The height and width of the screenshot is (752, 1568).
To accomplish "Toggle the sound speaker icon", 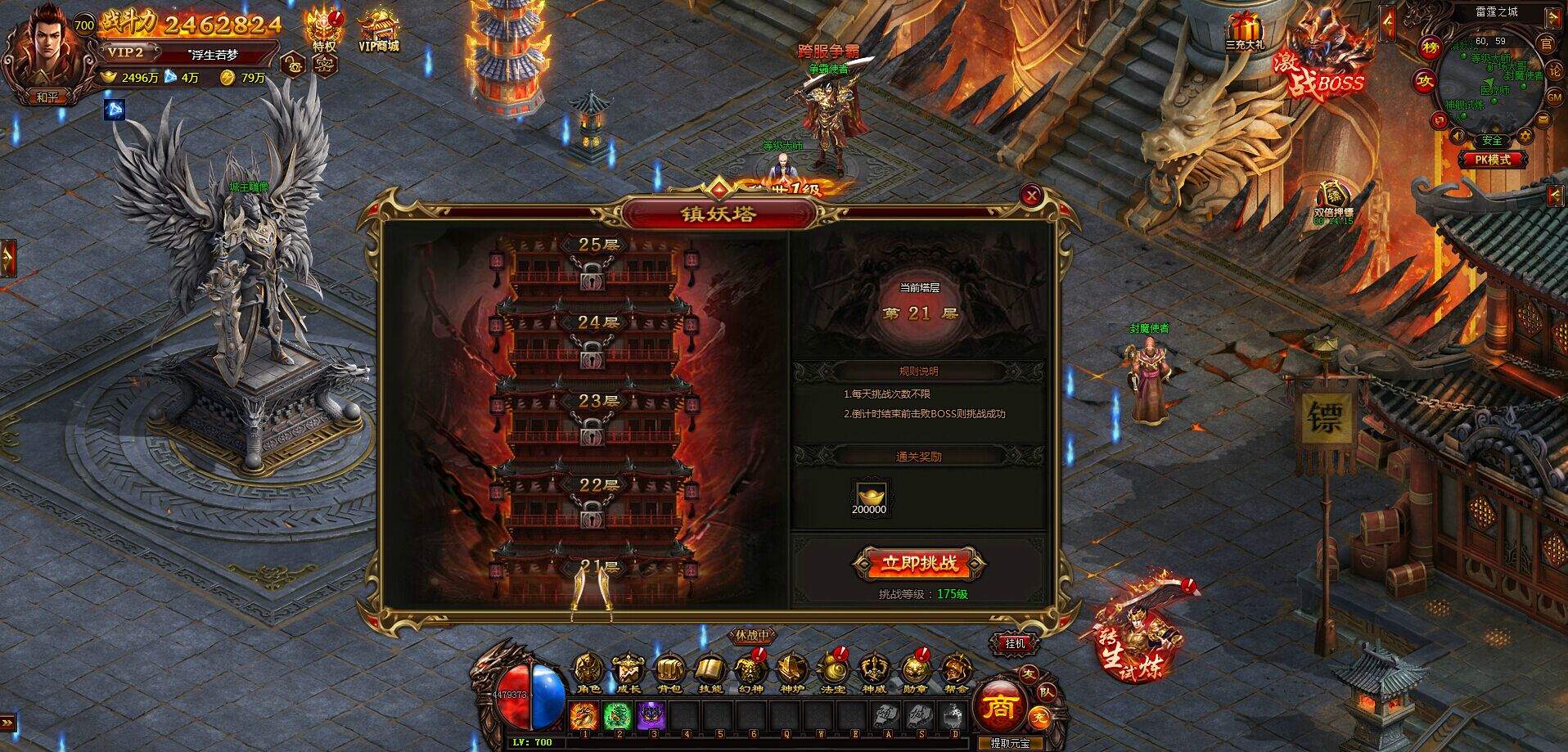I will [1458, 136].
